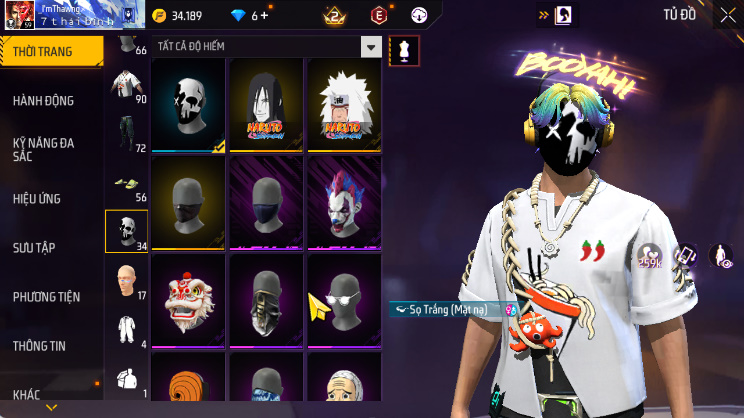The height and width of the screenshot is (418, 744).
Task: Open the pants subcategory with 72 items
Action: pyautogui.click(x=127, y=137)
